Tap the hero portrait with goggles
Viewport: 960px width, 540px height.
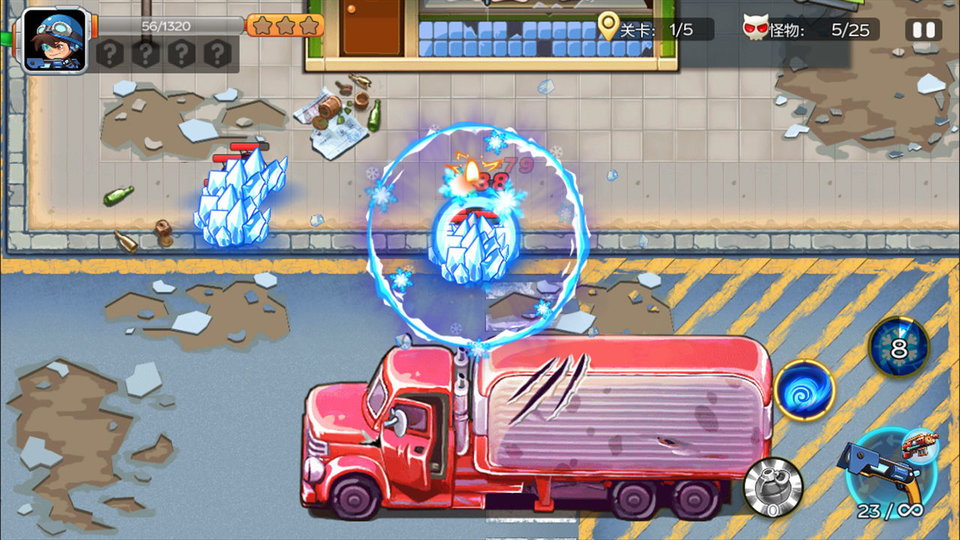[54, 40]
